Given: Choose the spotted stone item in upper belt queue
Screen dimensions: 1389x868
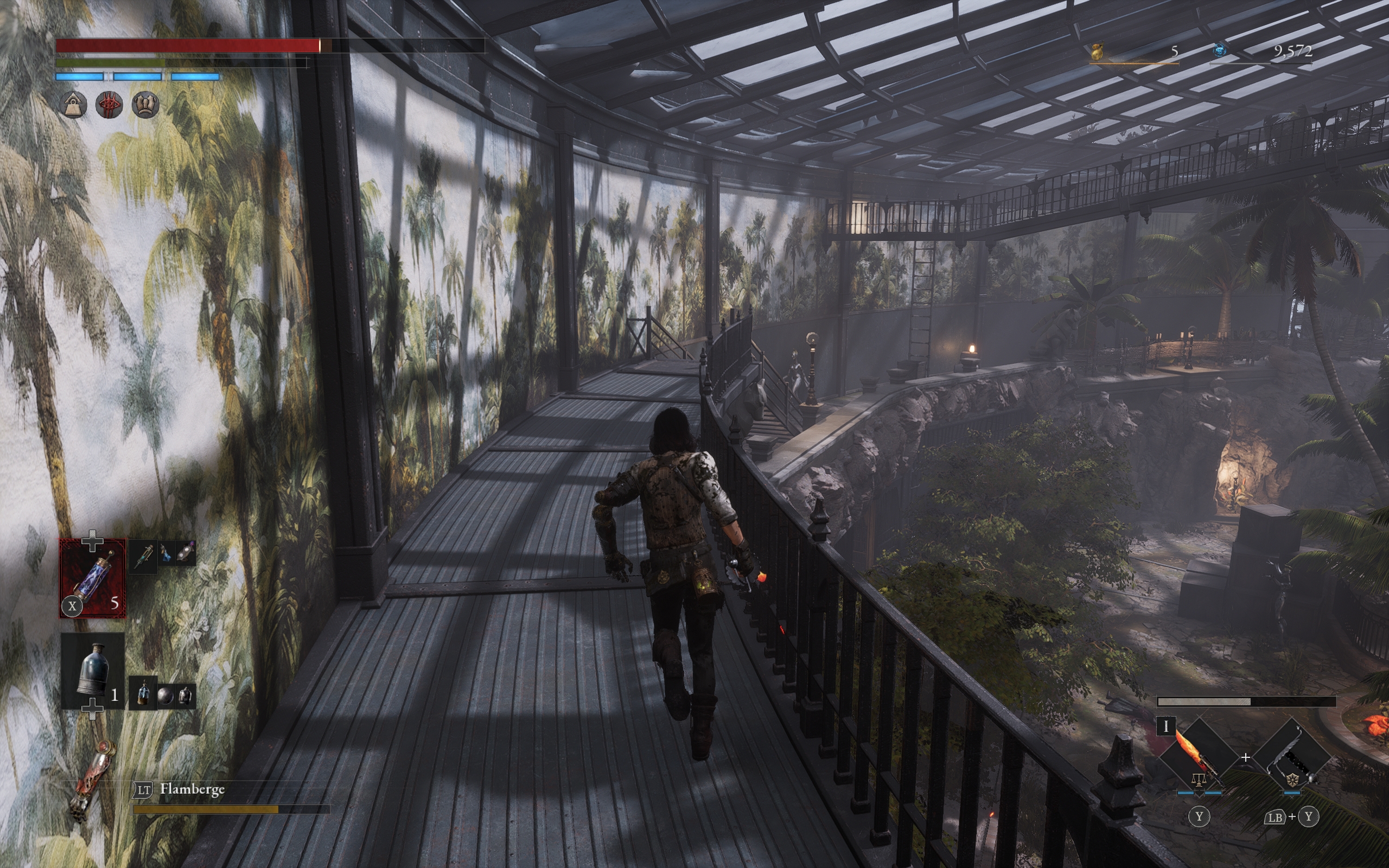Looking at the screenshot, I should [186, 553].
